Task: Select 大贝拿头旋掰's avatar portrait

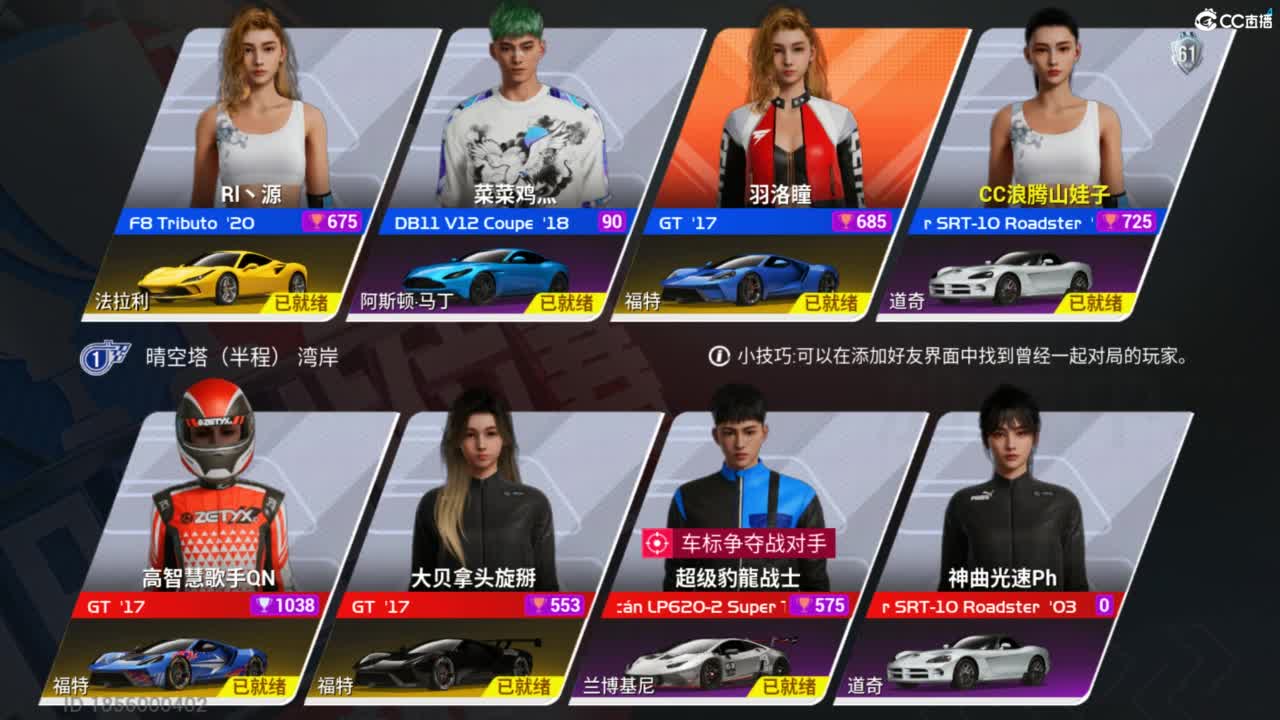Action: tap(480, 490)
